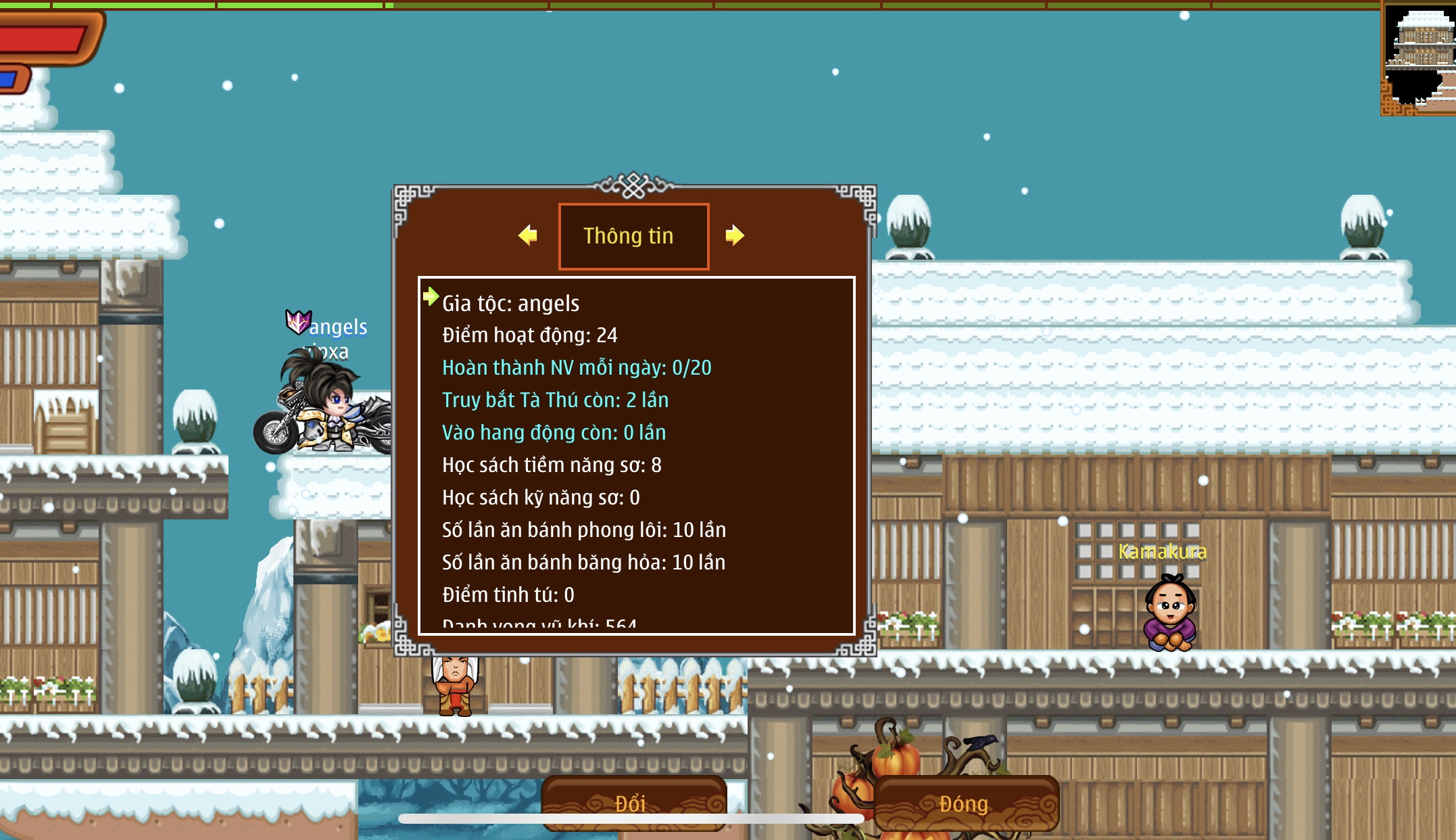Select Hoàn thành NV mỗi ngày row

577,367
